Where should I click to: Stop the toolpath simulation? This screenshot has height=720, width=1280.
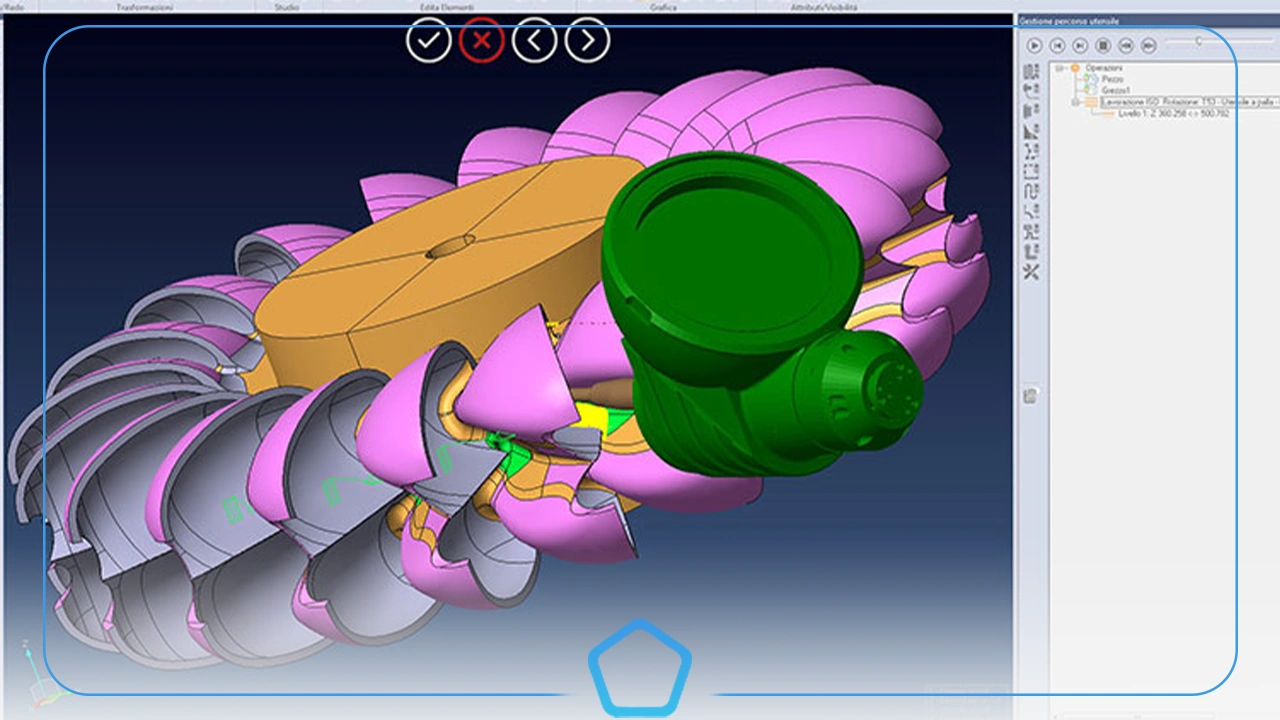click(x=1103, y=44)
